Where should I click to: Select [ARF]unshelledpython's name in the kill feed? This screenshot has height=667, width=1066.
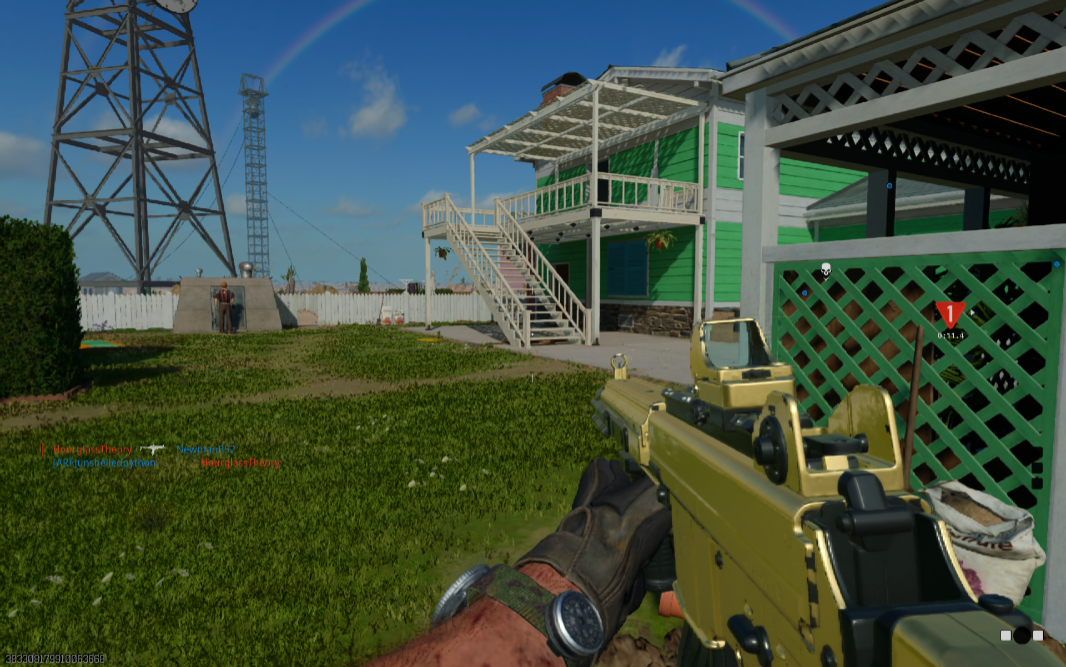105,463
